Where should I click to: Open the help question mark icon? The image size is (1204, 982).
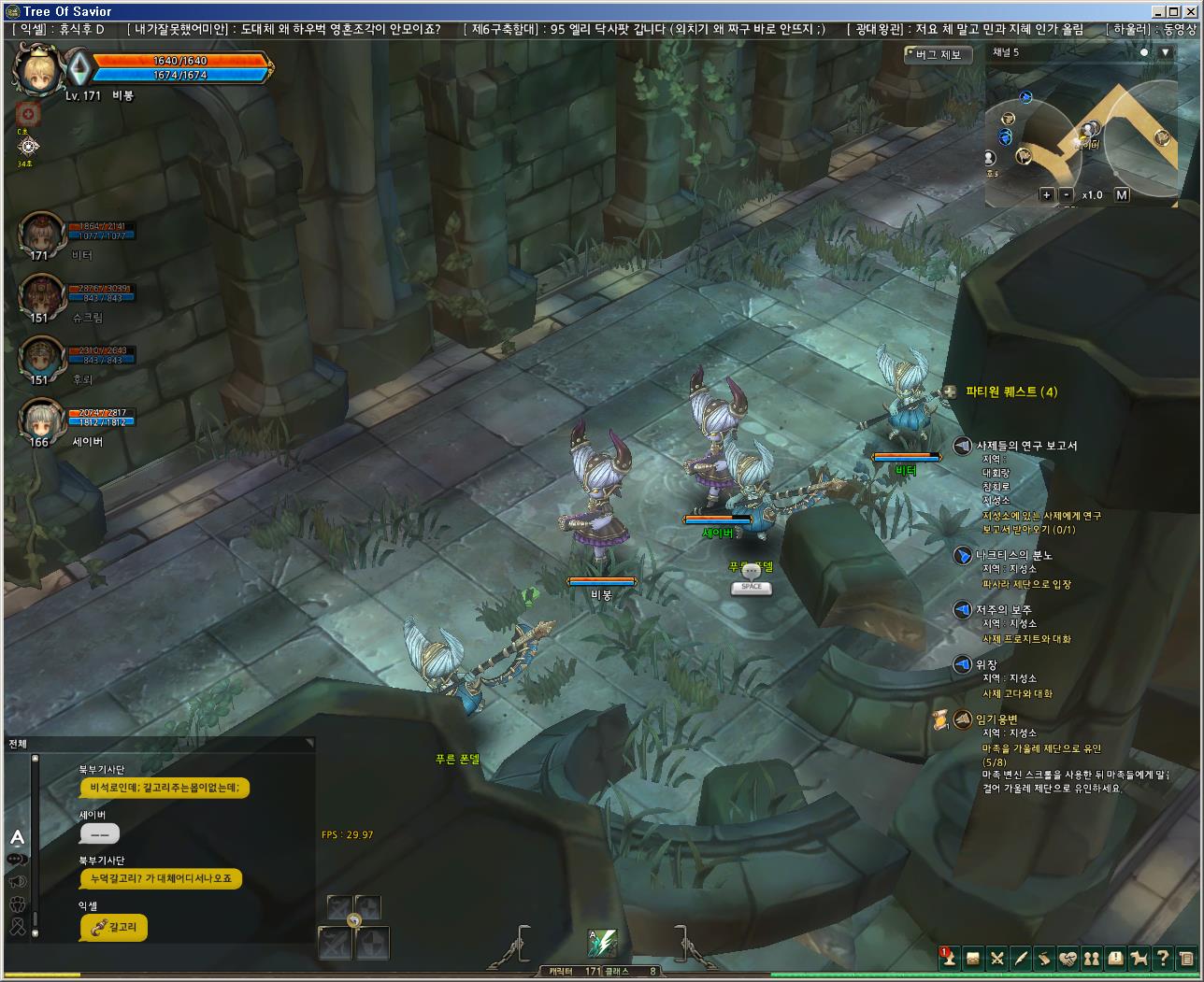click(x=1162, y=959)
